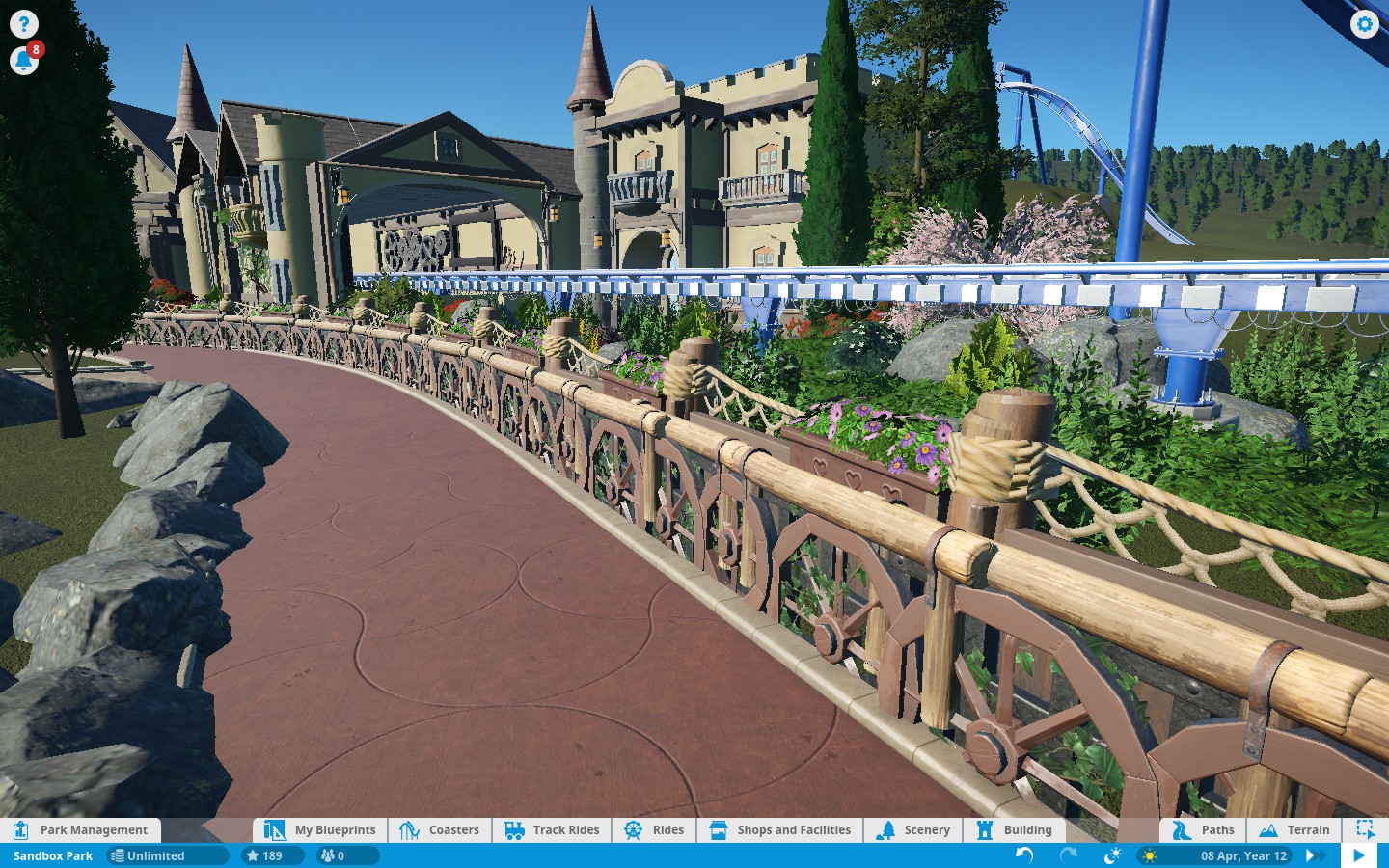Viewport: 1389px width, 868px height.
Task: View the notifications bell alerts
Action: (23, 61)
